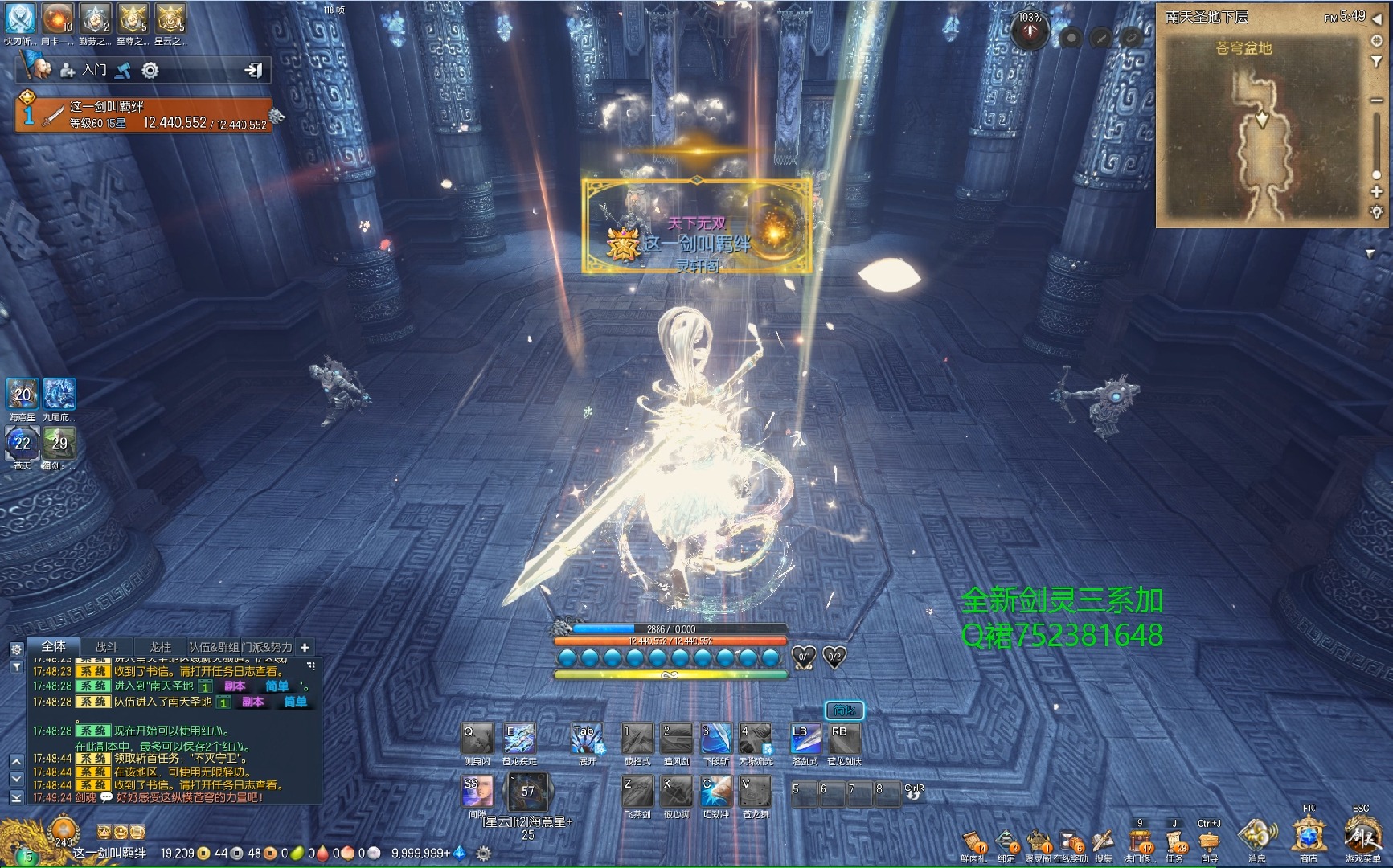The height and width of the screenshot is (868, 1393).
Task: Switch chat to the 龙柱 tab
Action: 160,647
